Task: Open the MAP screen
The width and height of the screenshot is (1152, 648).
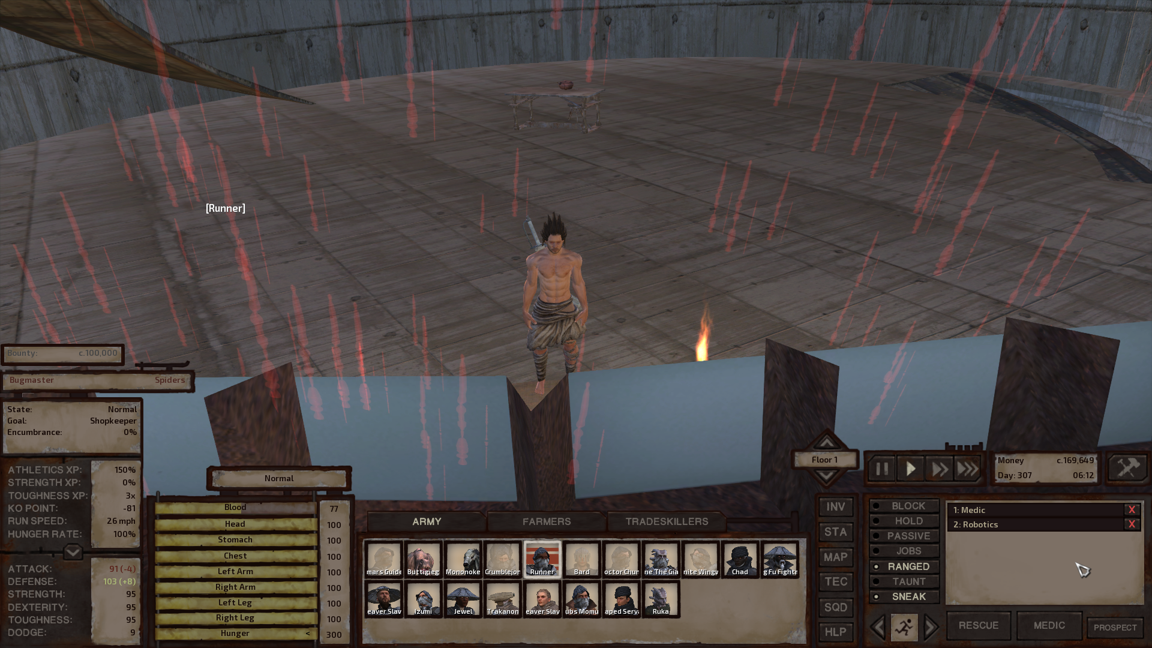Action: tap(835, 557)
